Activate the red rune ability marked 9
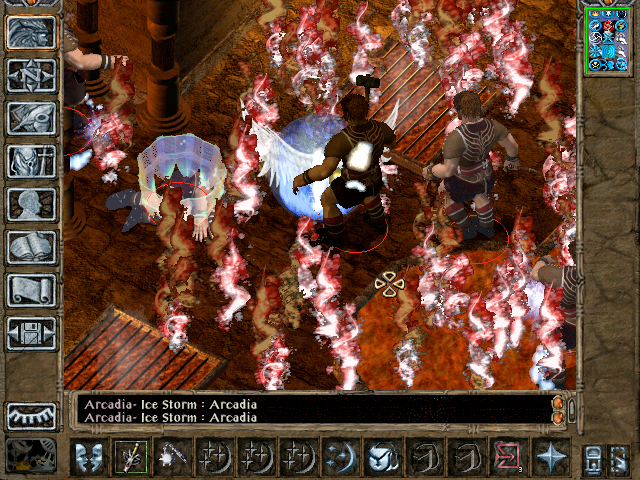The width and height of the screenshot is (640, 480). tap(507, 457)
